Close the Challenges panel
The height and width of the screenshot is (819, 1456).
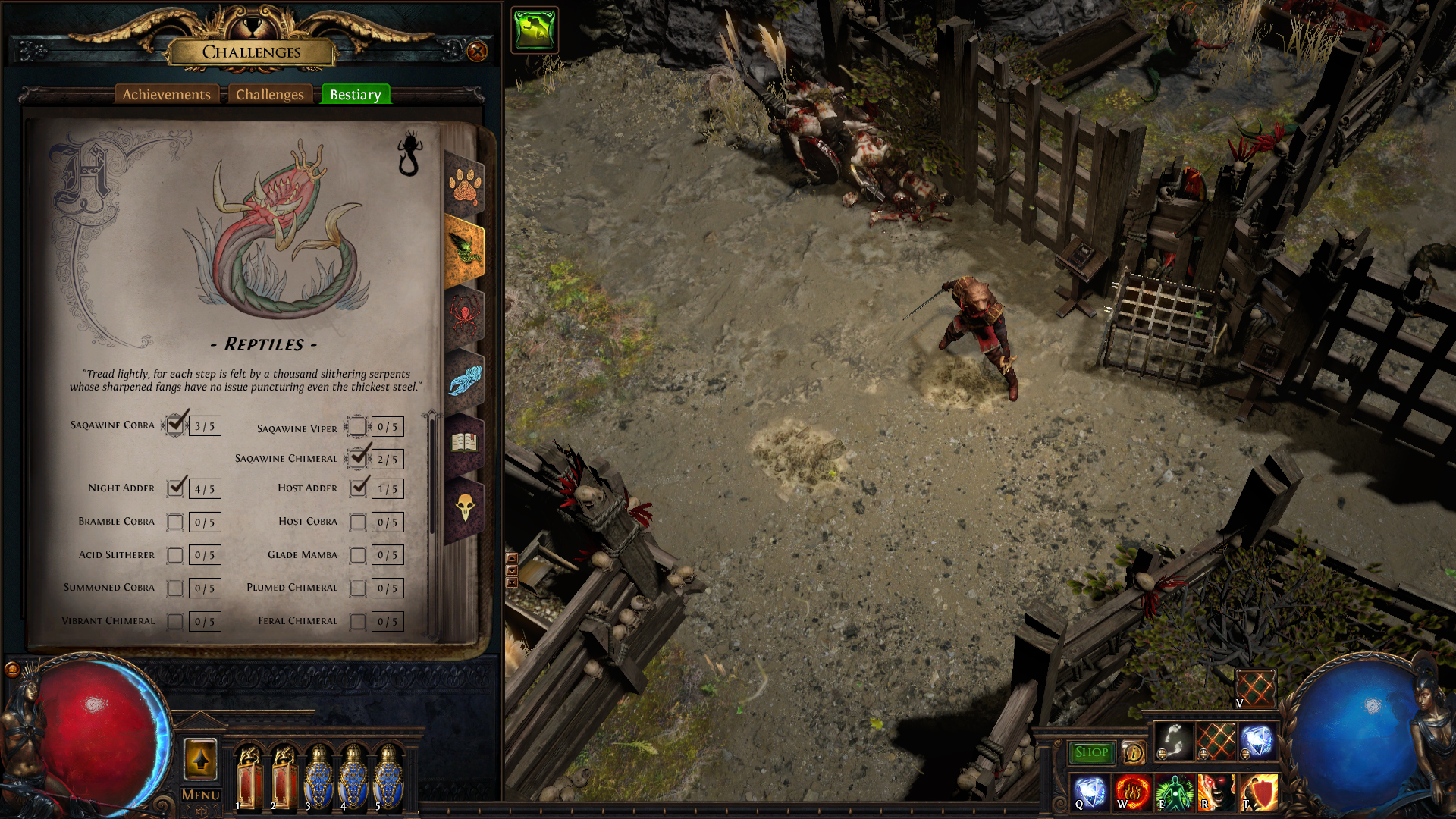point(477,52)
